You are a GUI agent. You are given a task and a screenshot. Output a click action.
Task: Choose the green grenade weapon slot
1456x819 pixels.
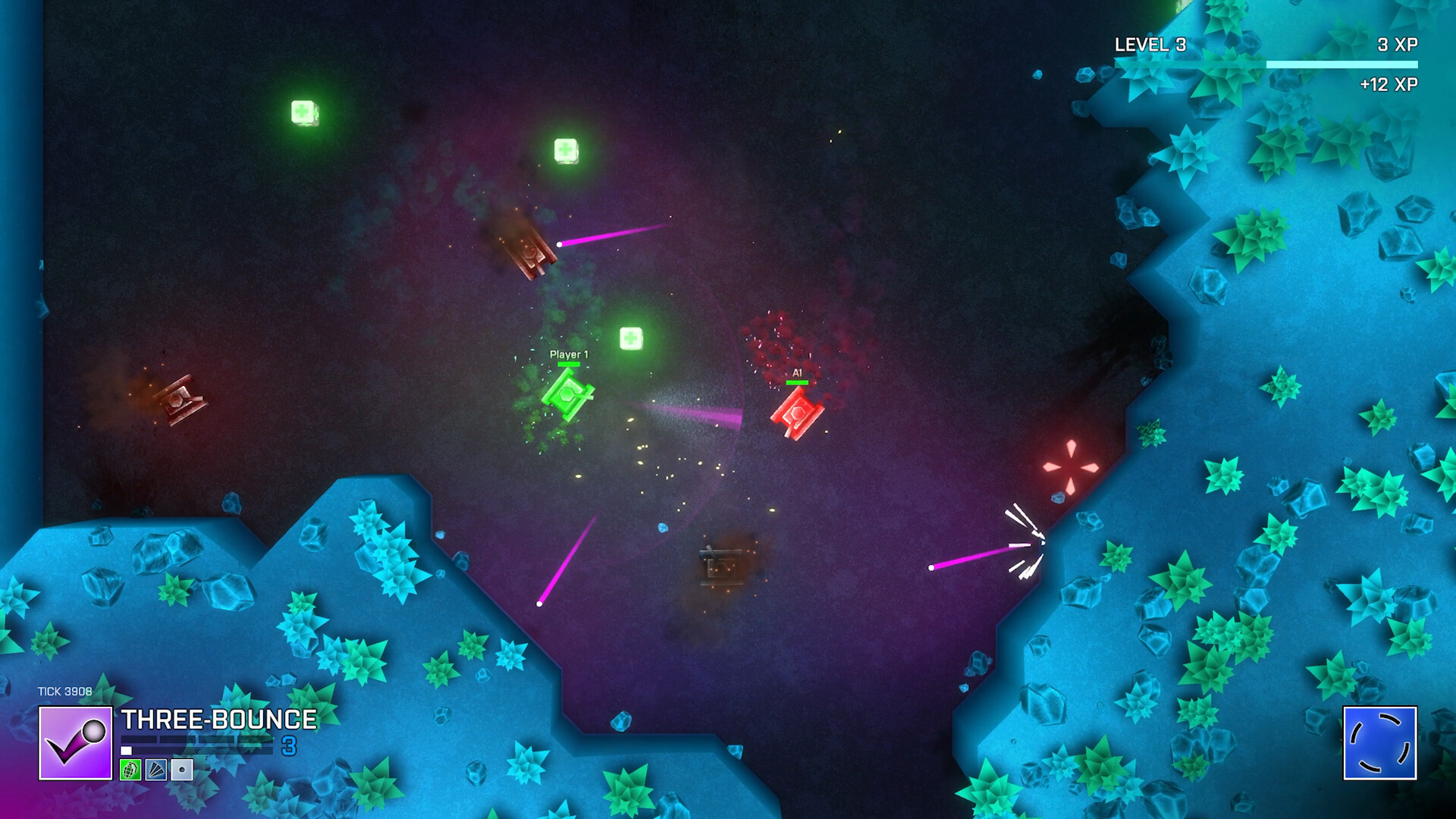[130, 770]
